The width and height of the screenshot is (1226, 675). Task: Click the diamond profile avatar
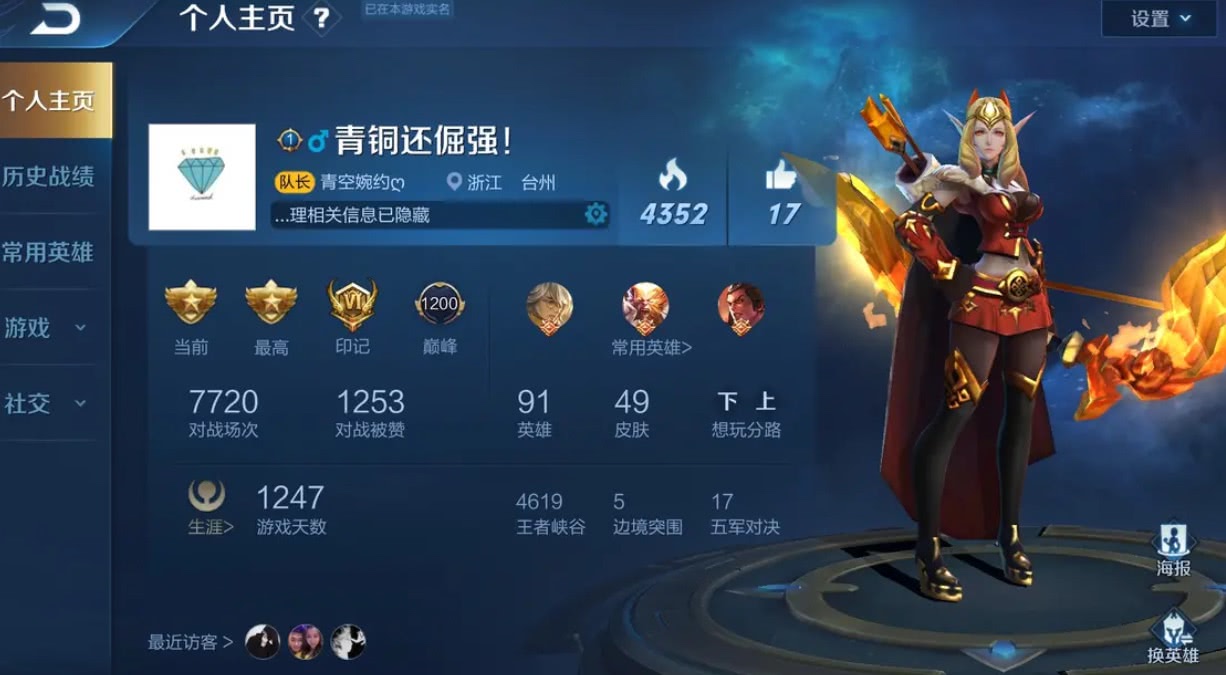[202, 177]
